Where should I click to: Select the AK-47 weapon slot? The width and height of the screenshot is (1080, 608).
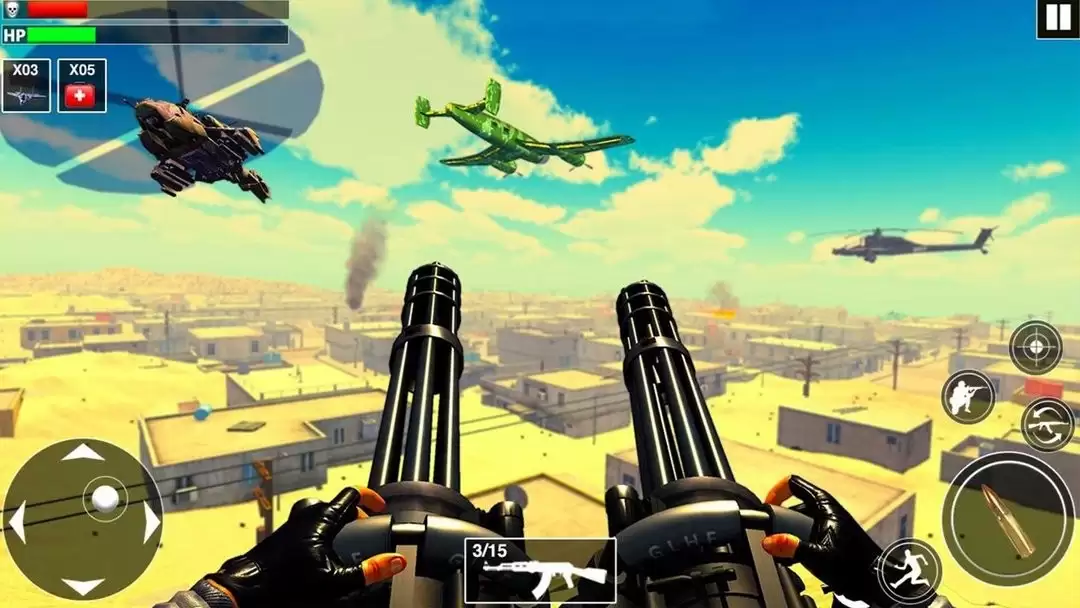(540, 571)
